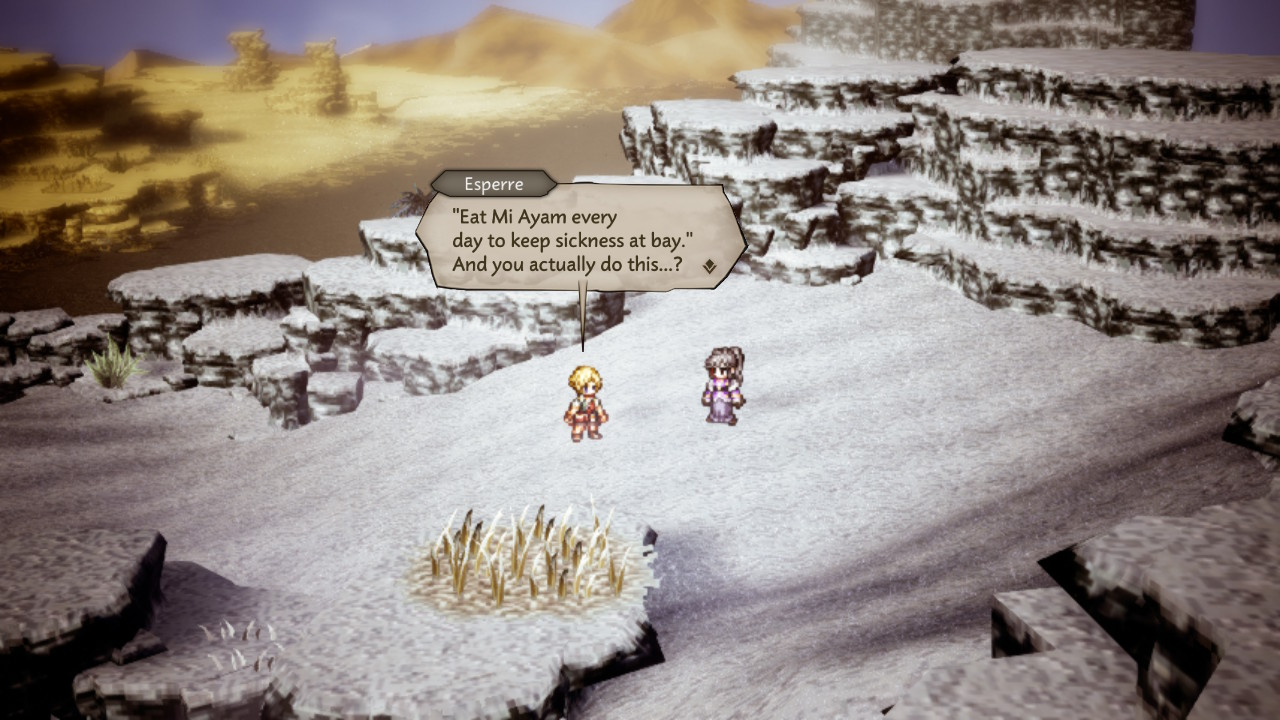Expand the dialogue with the chevron indicator

click(707, 267)
